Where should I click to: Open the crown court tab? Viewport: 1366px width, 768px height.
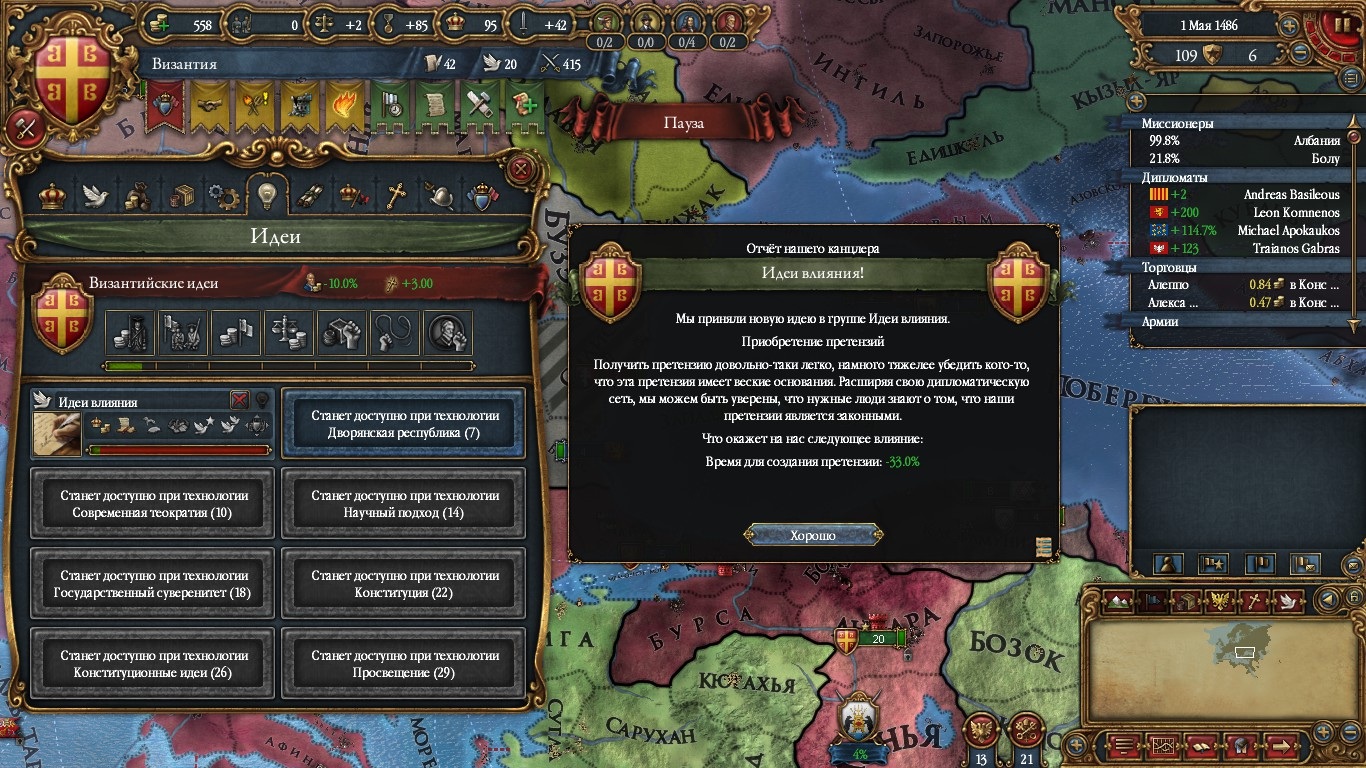tap(52, 195)
